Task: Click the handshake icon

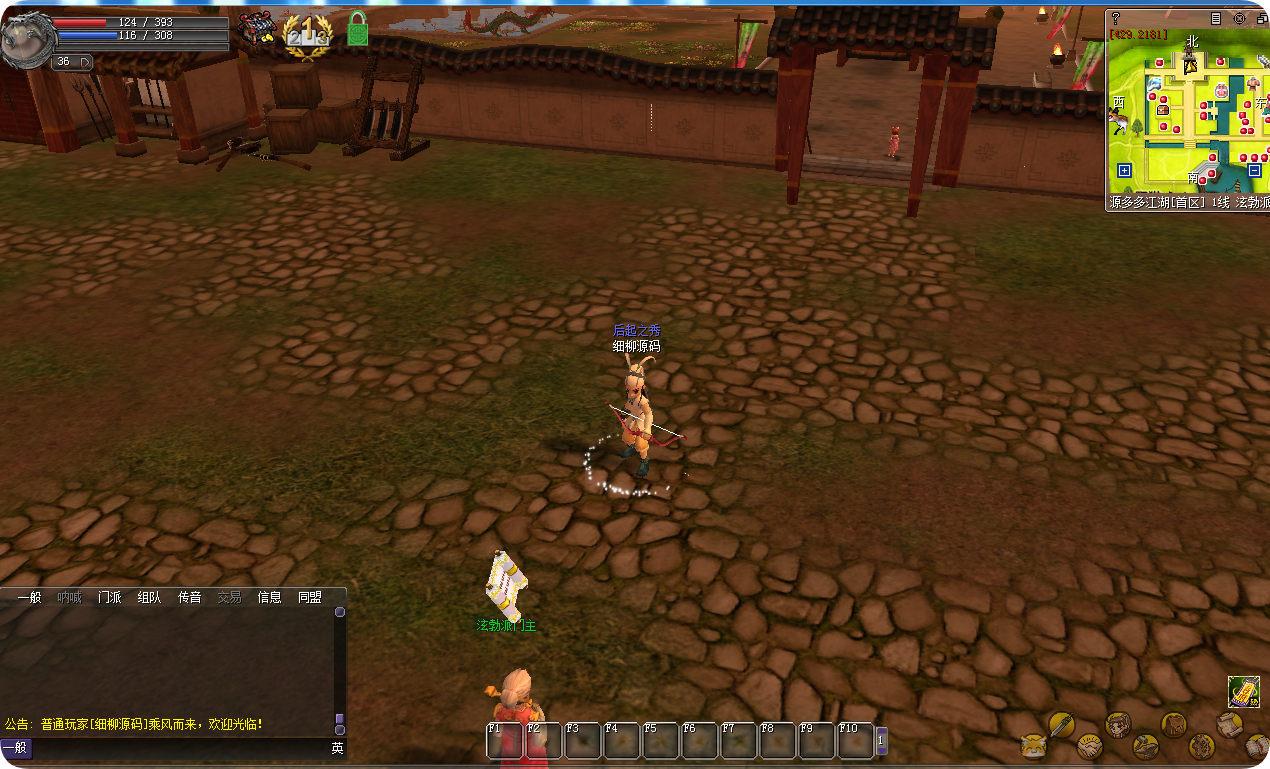Action: pyautogui.click(x=1089, y=746)
